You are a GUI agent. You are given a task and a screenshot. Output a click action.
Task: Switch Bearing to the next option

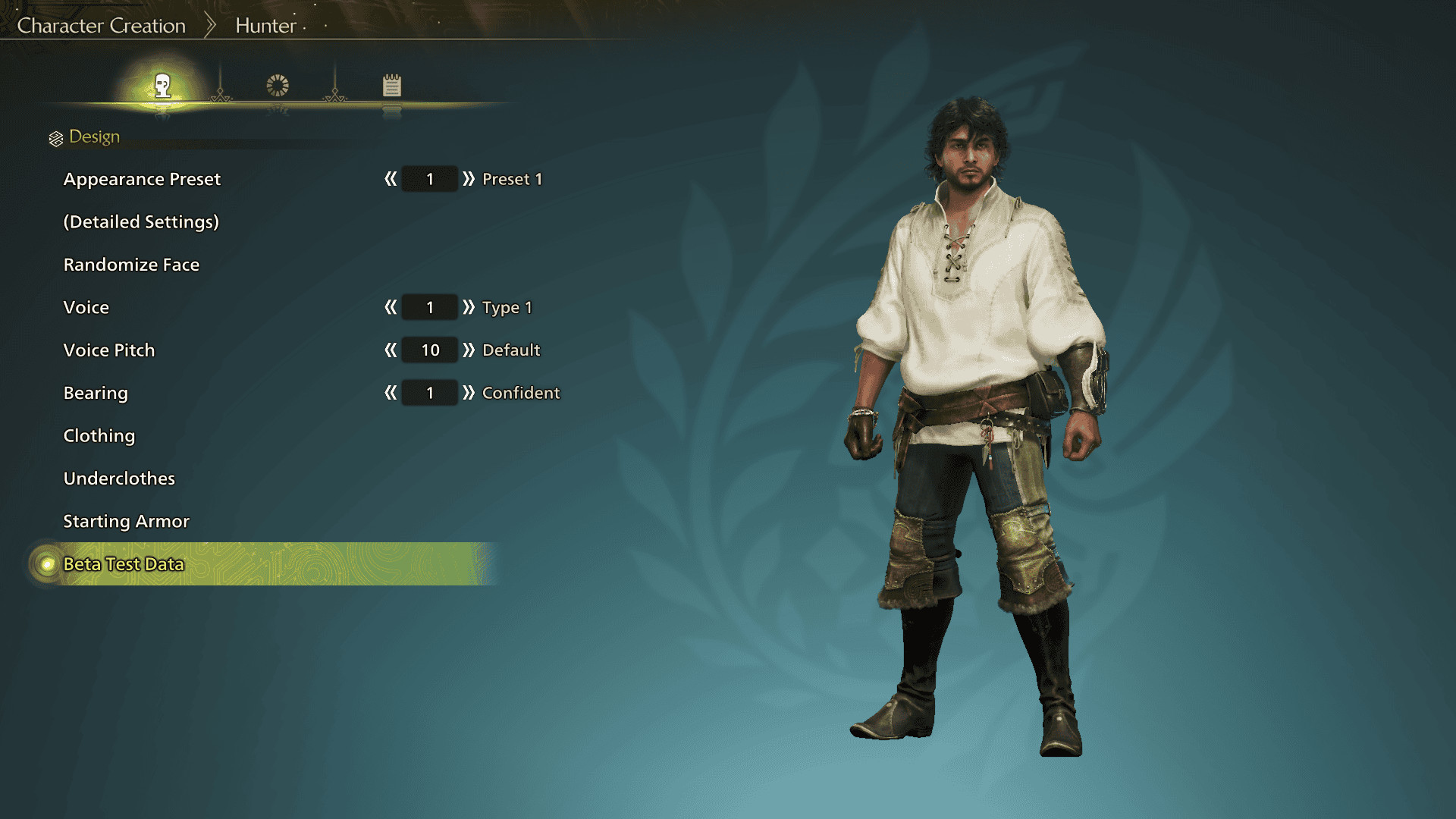point(471,393)
